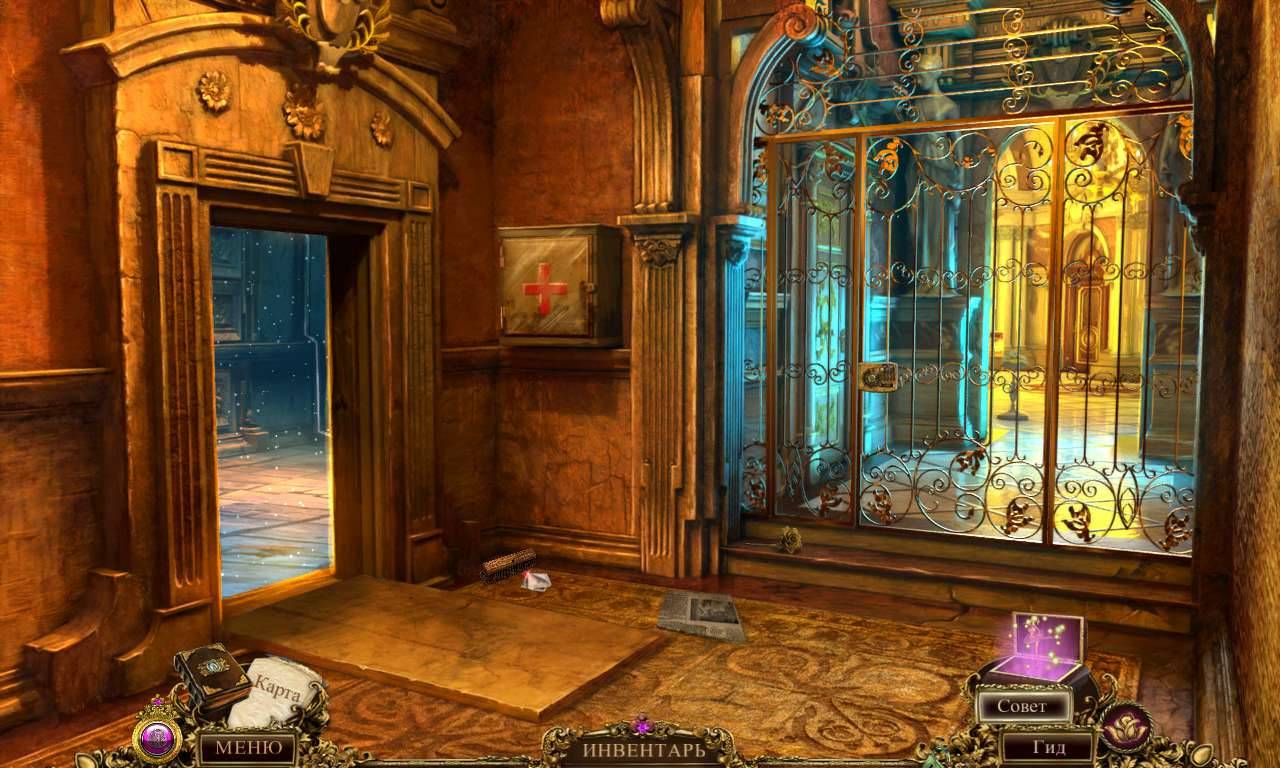Click the glowing purple hint box
The image size is (1280, 768).
(1043, 645)
